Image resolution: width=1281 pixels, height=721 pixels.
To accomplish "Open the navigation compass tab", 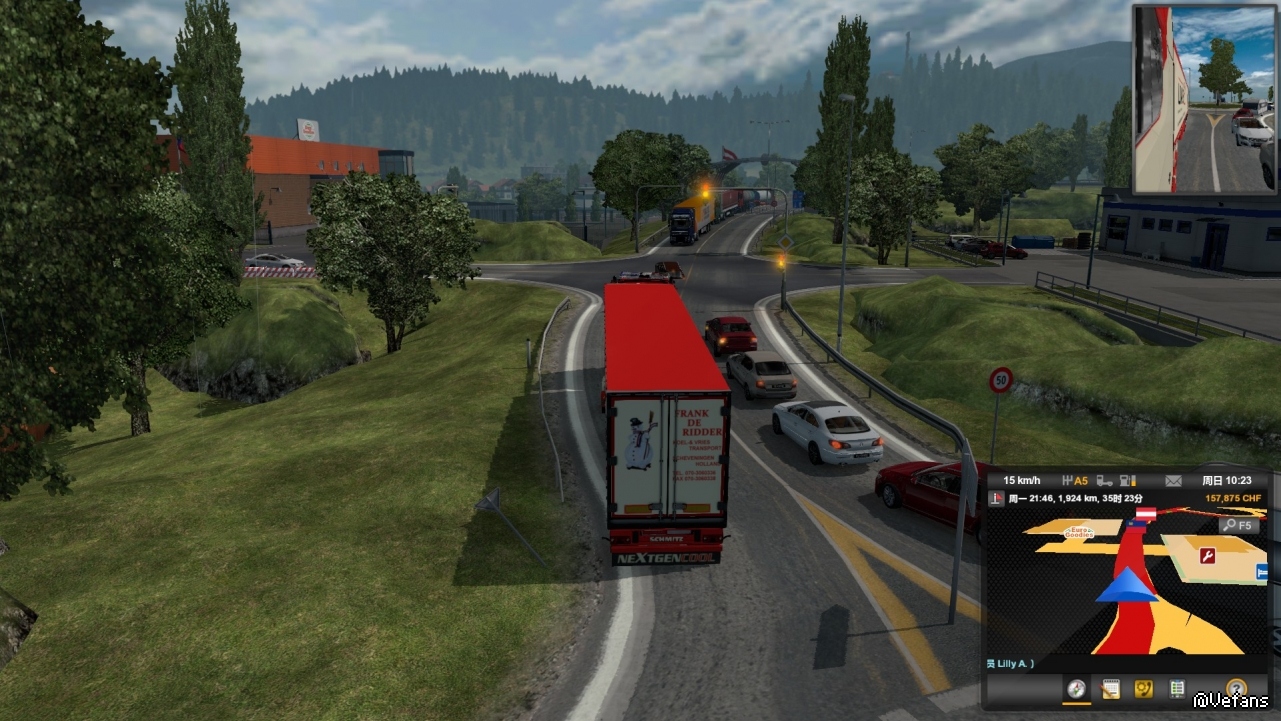I will point(1076,689).
